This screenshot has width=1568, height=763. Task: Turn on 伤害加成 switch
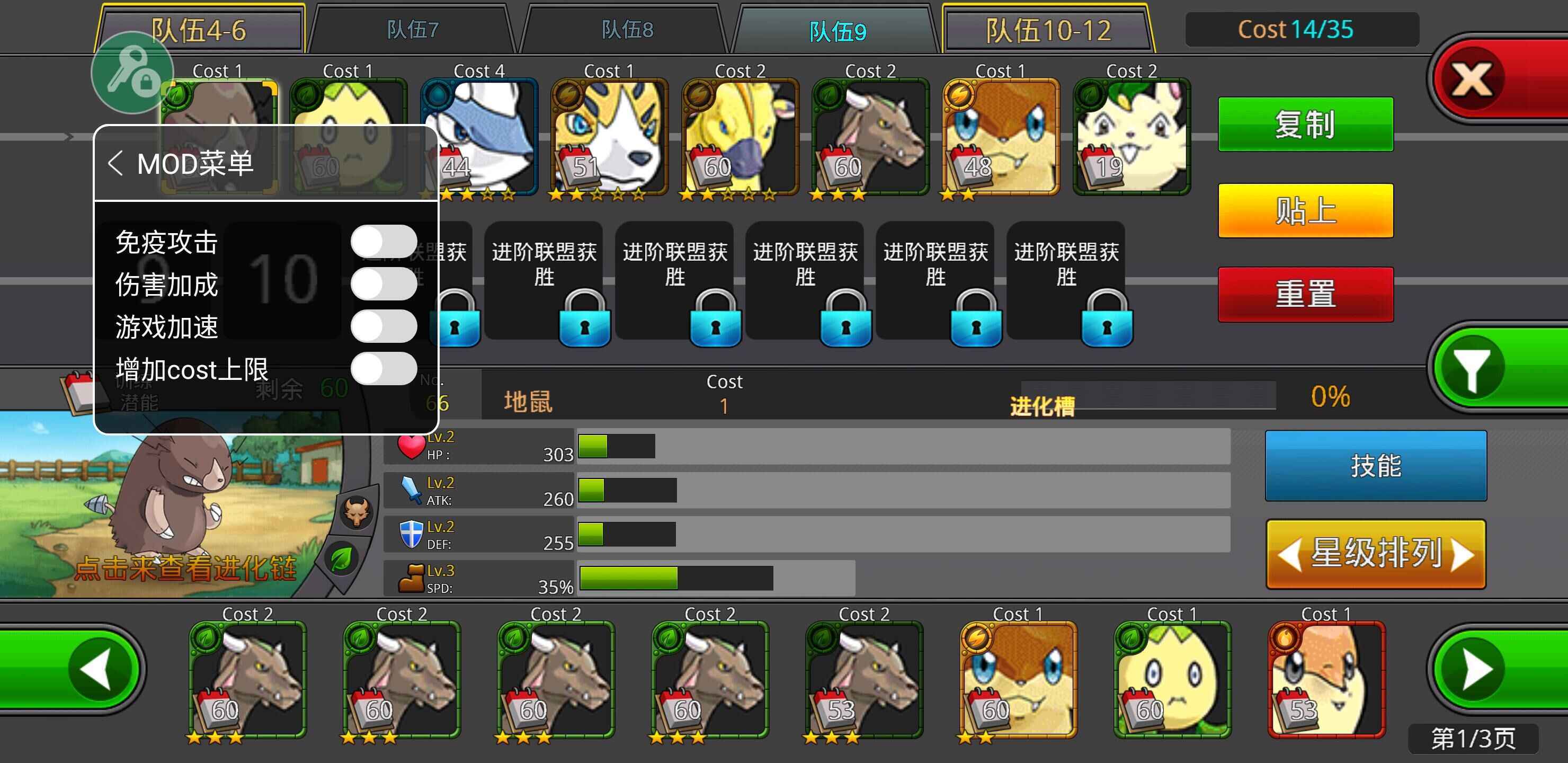(384, 283)
